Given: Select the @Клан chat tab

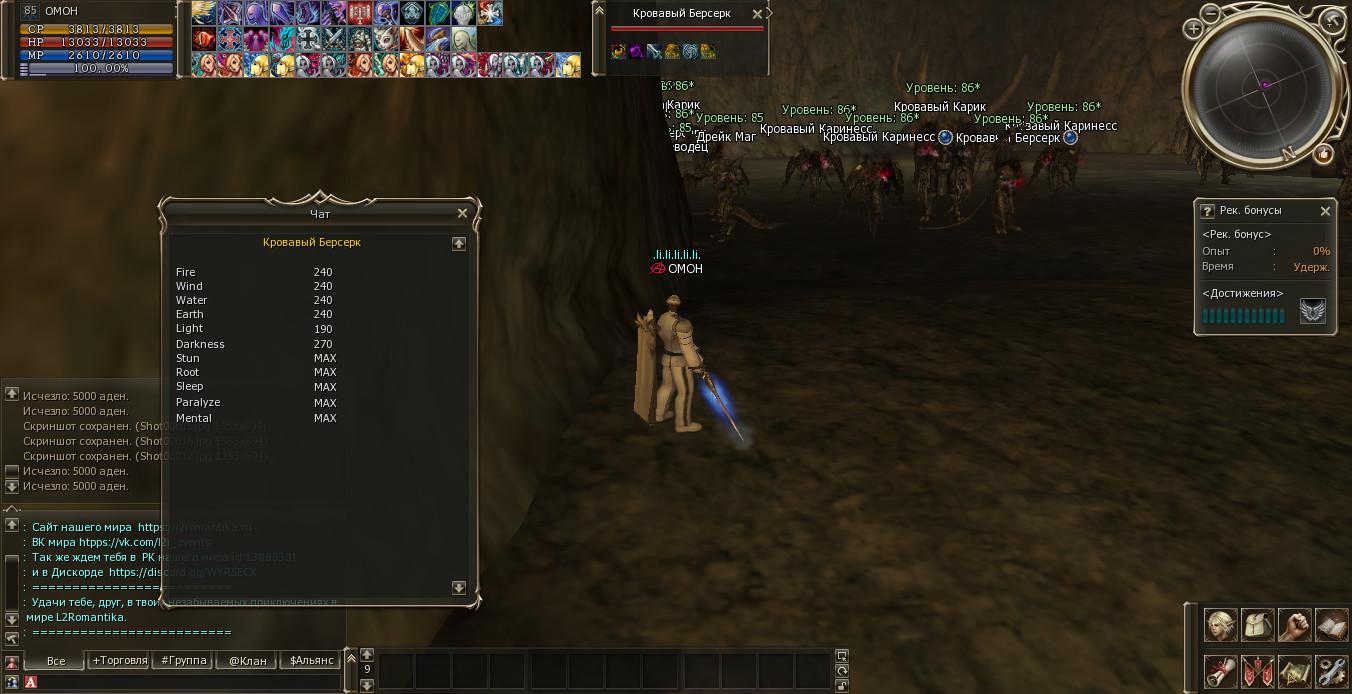Looking at the screenshot, I should coord(247,661).
